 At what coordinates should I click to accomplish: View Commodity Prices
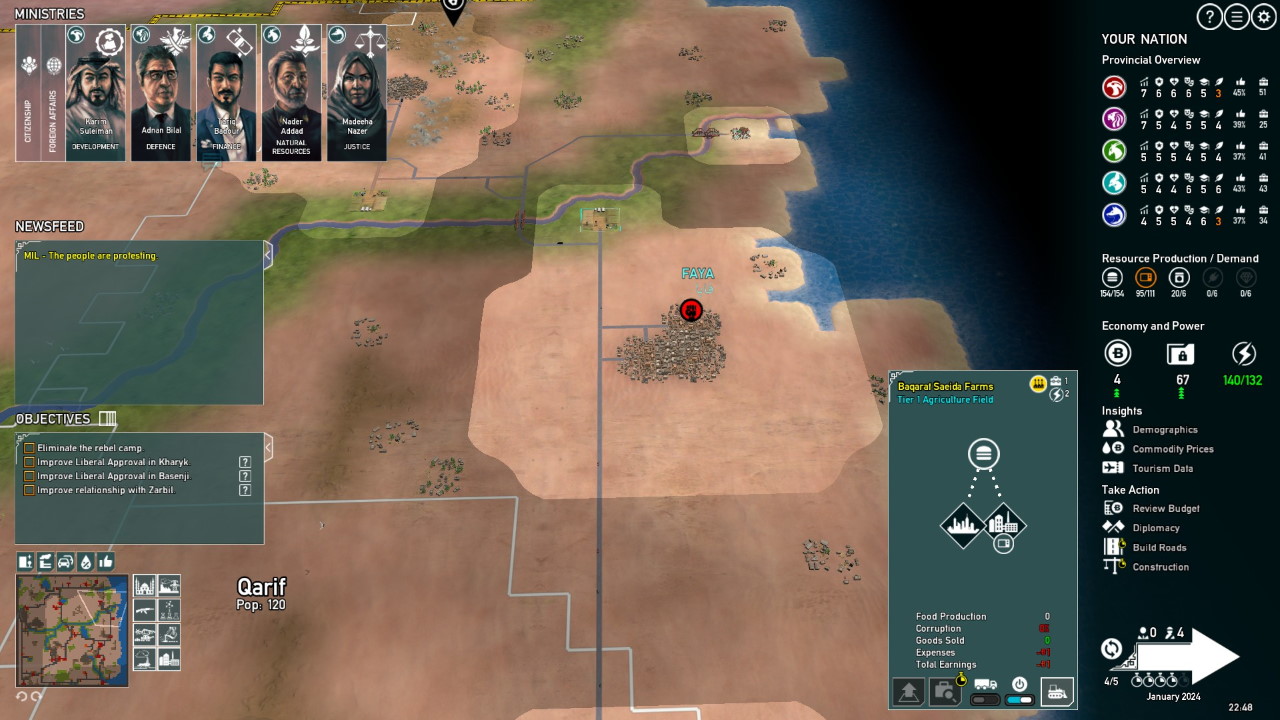point(1172,449)
